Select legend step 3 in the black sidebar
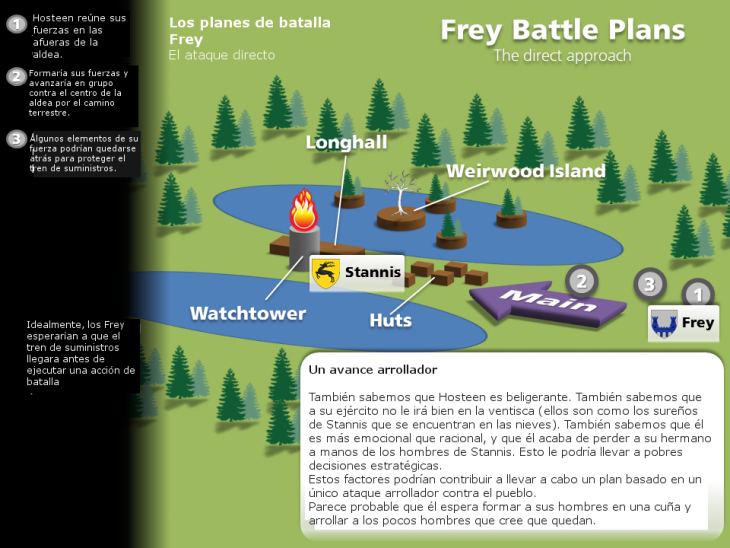Image resolution: width=730 pixels, height=548 pixels. coord(16,139)
